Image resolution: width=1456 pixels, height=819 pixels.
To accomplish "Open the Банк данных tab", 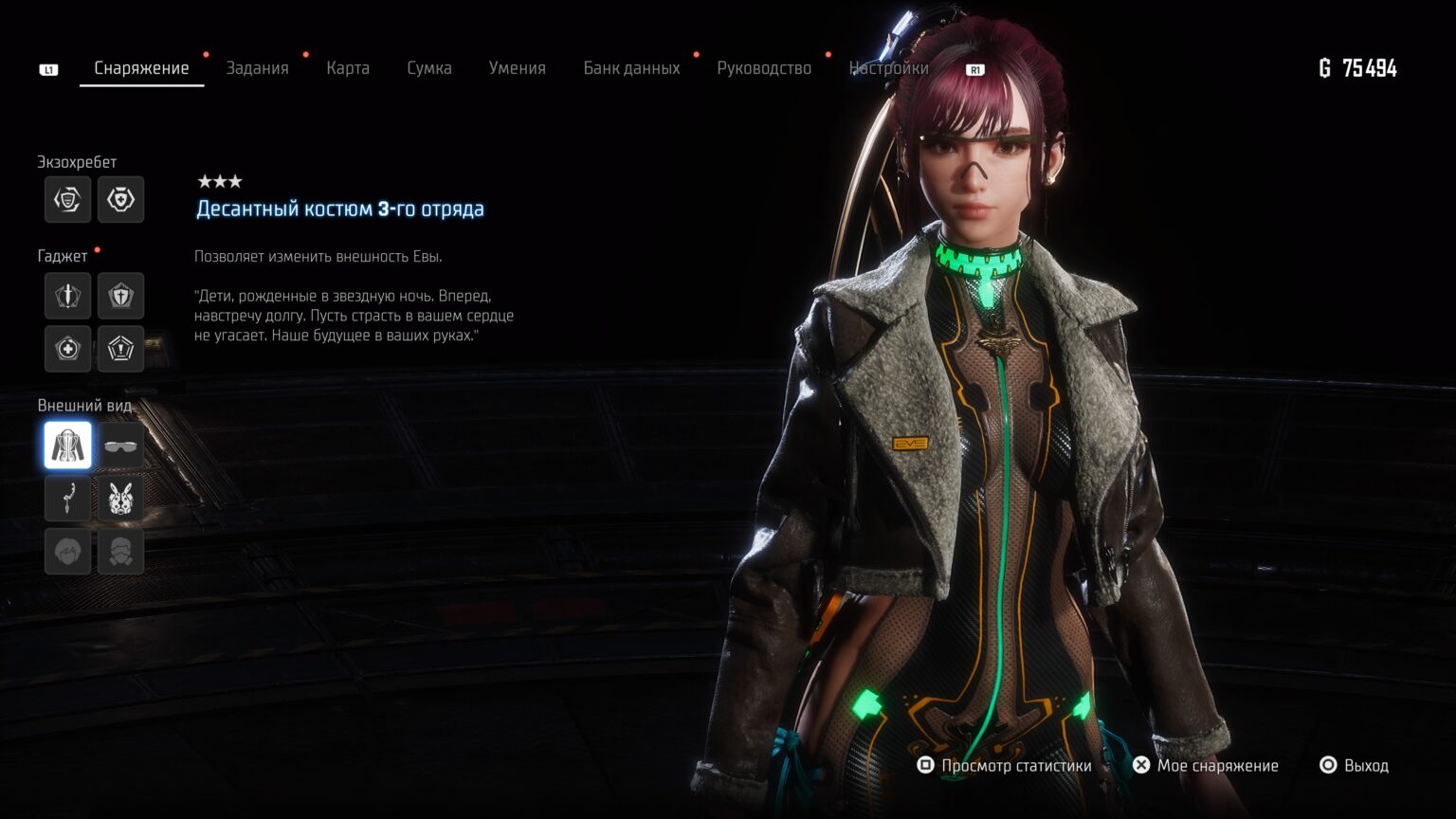I will 631,68.
